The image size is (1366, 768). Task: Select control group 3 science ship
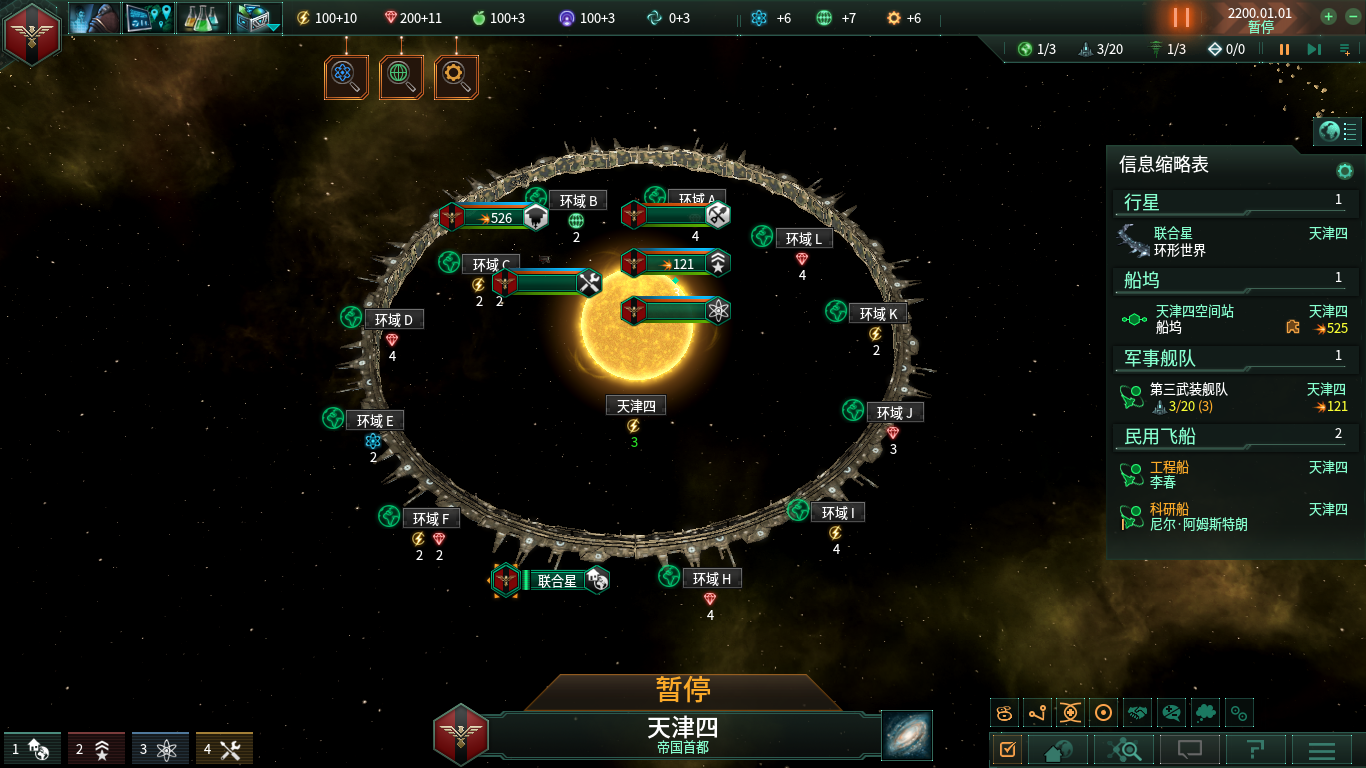coord(160,749)
